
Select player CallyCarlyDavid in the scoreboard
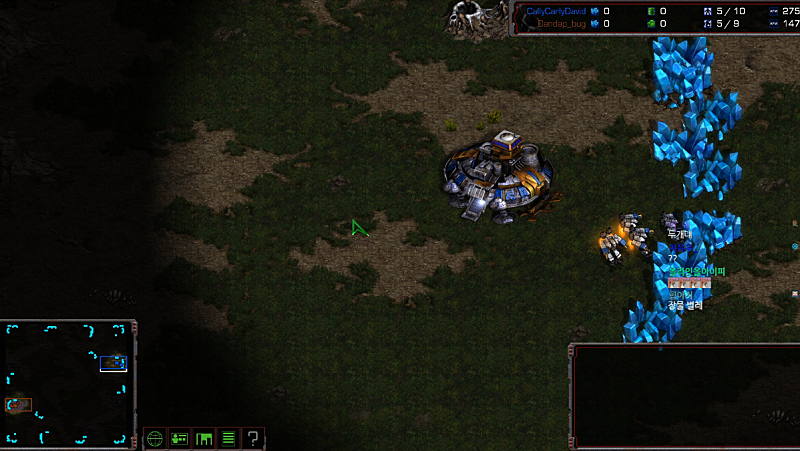556,11
